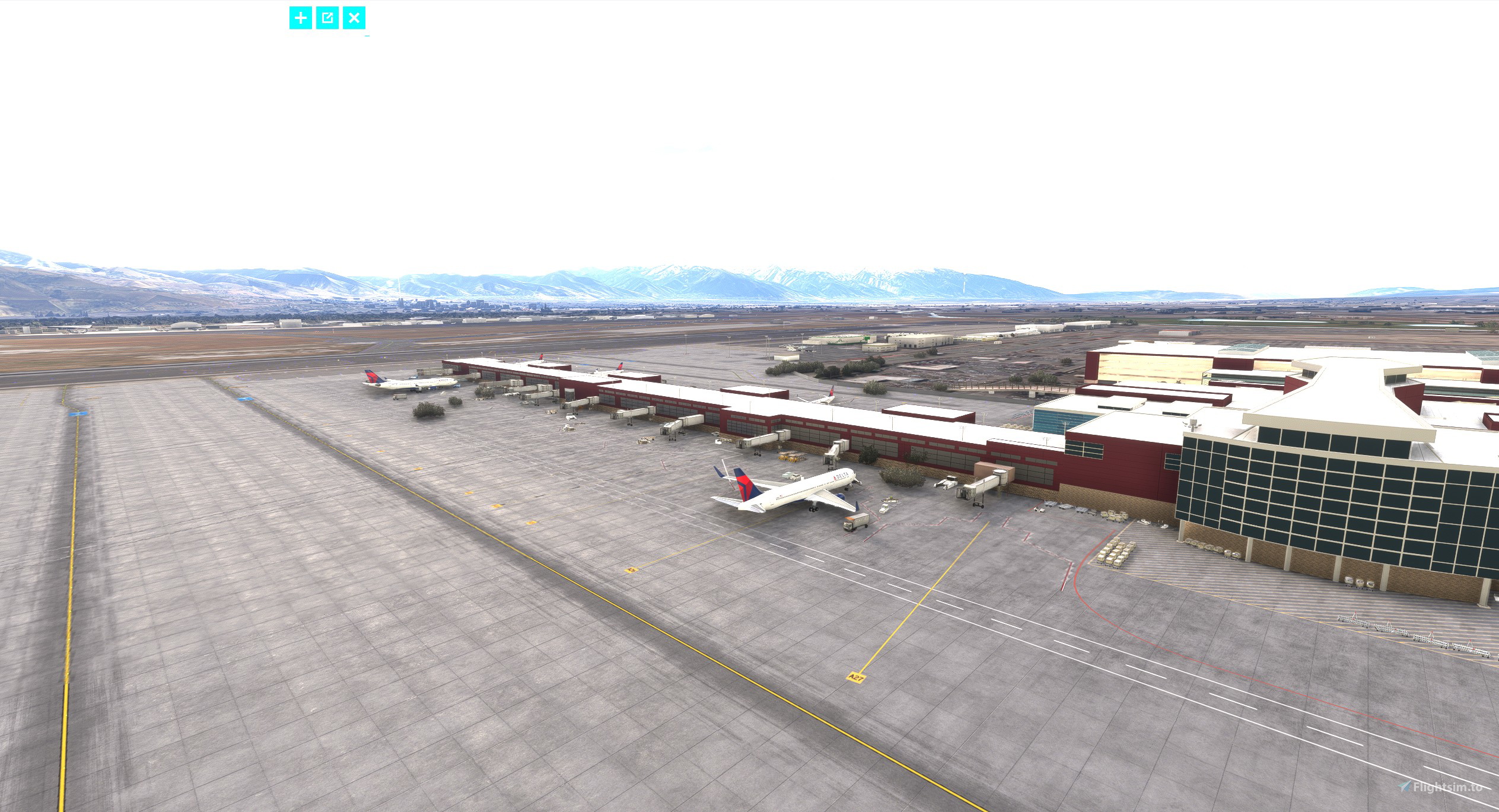Select the teal plus button above the image
1499x812 pixels.
[300, 18]
